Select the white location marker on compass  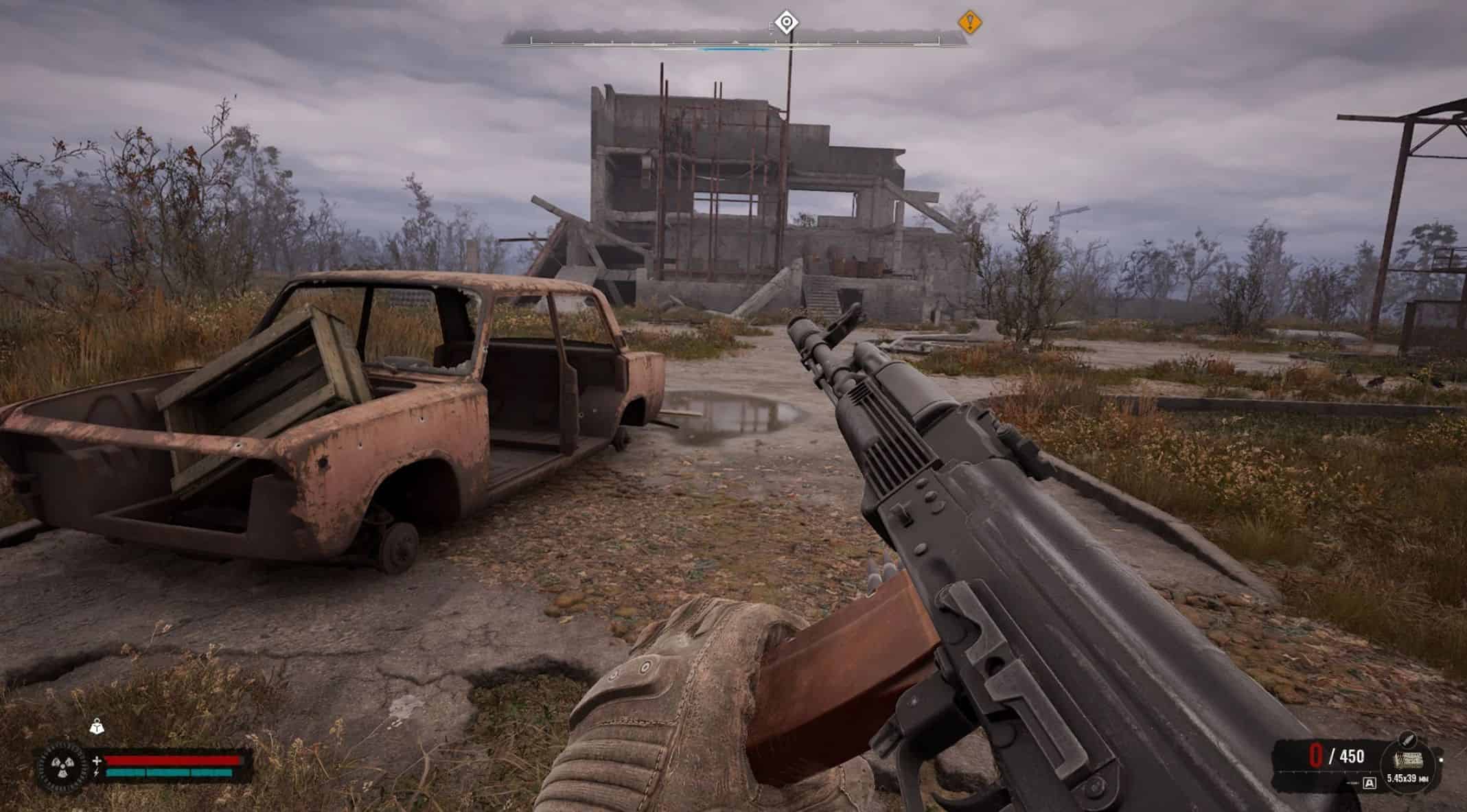(786, 23)
